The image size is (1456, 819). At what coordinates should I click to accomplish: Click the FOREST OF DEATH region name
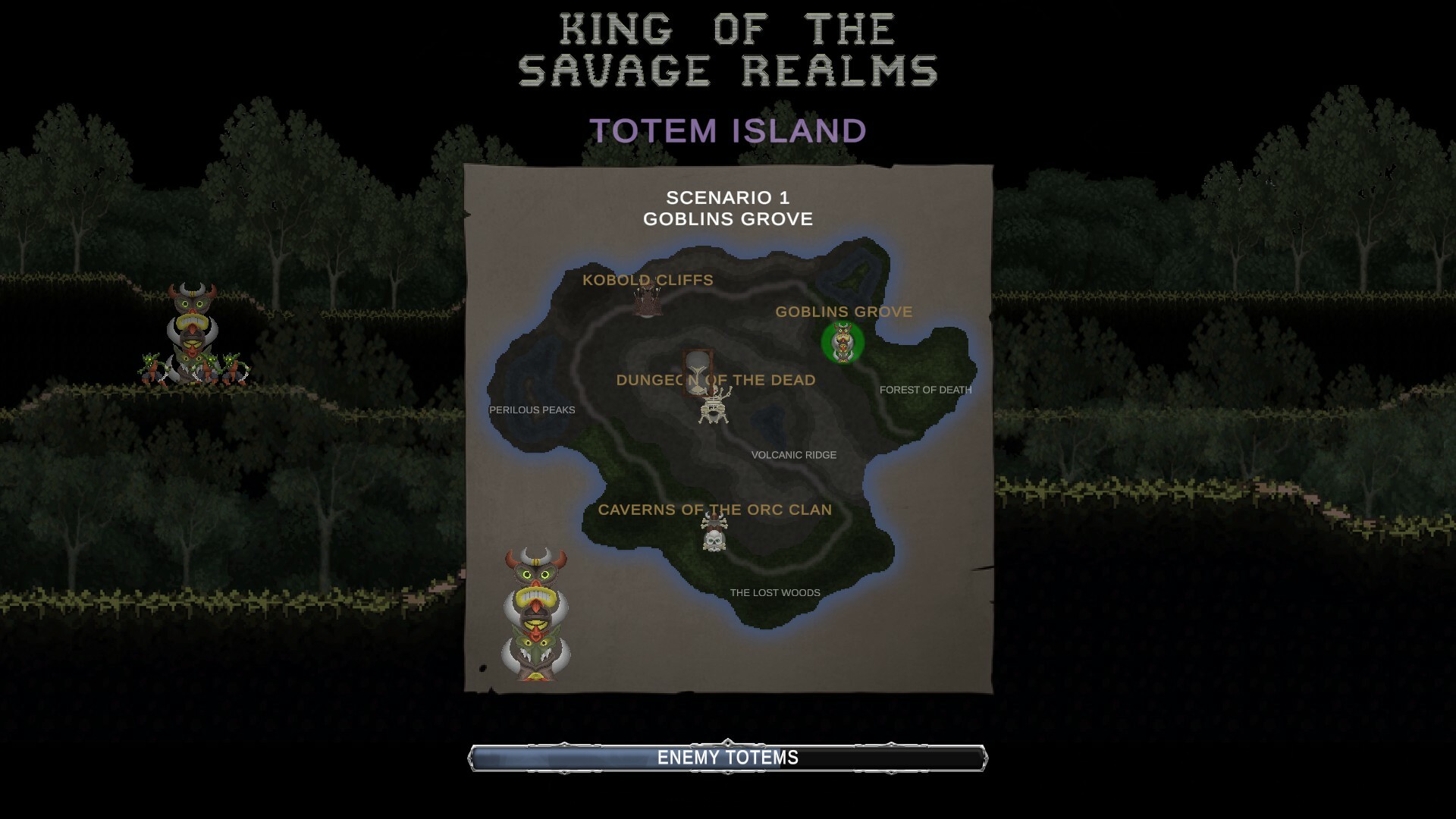pyautogui.click(x=925, y=391)
